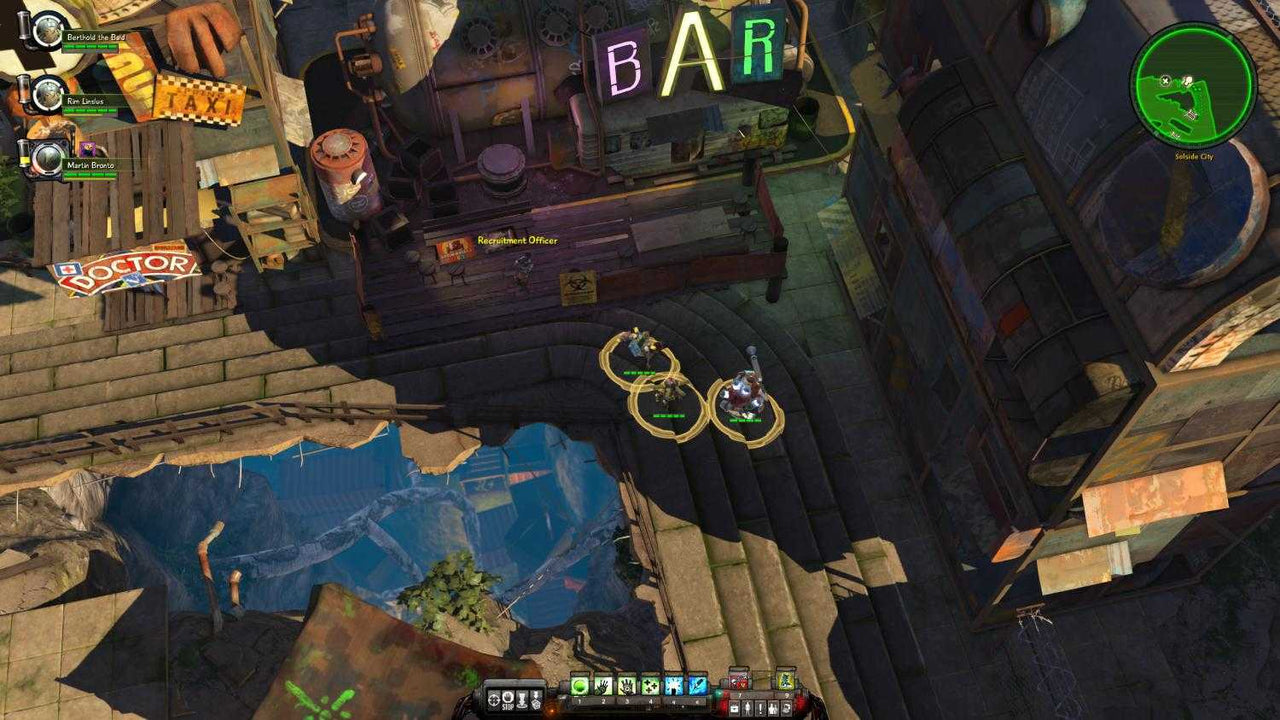Use the eye-in-hand skill in slot 3

[x=629, y=682]
